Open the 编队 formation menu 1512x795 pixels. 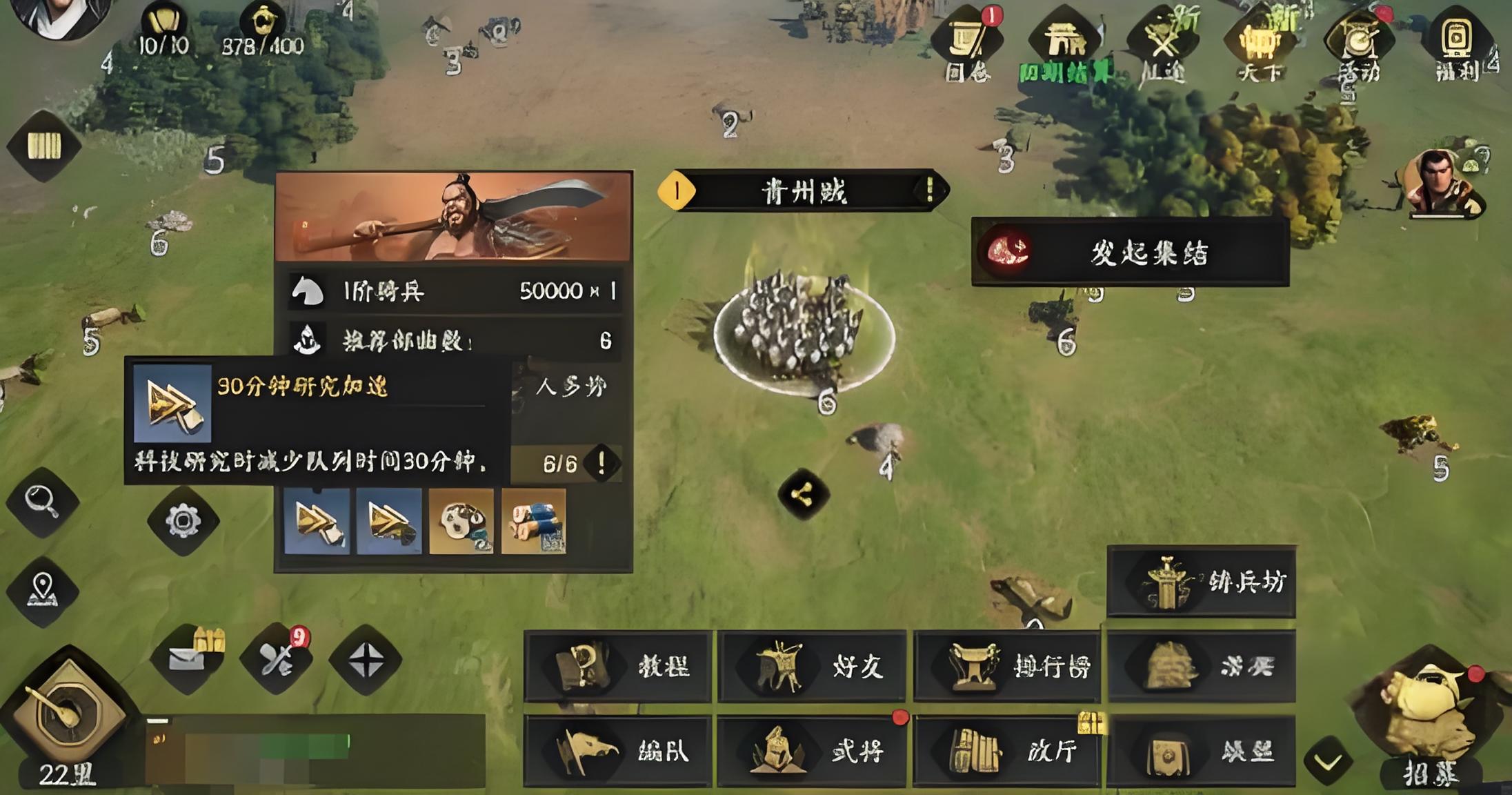coord(617,751)
